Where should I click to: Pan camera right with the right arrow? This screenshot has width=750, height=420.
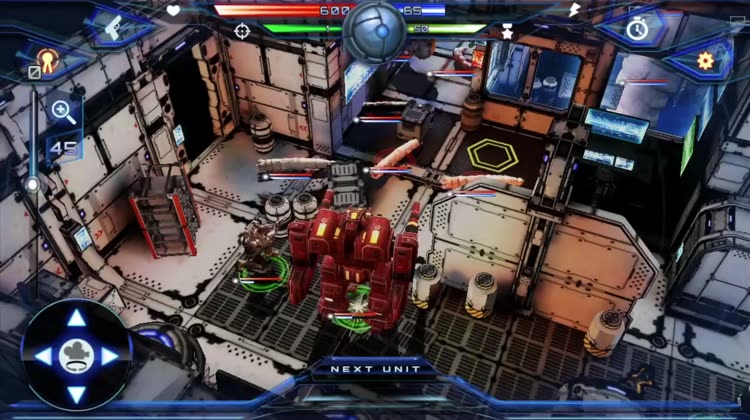click(110, 356)
